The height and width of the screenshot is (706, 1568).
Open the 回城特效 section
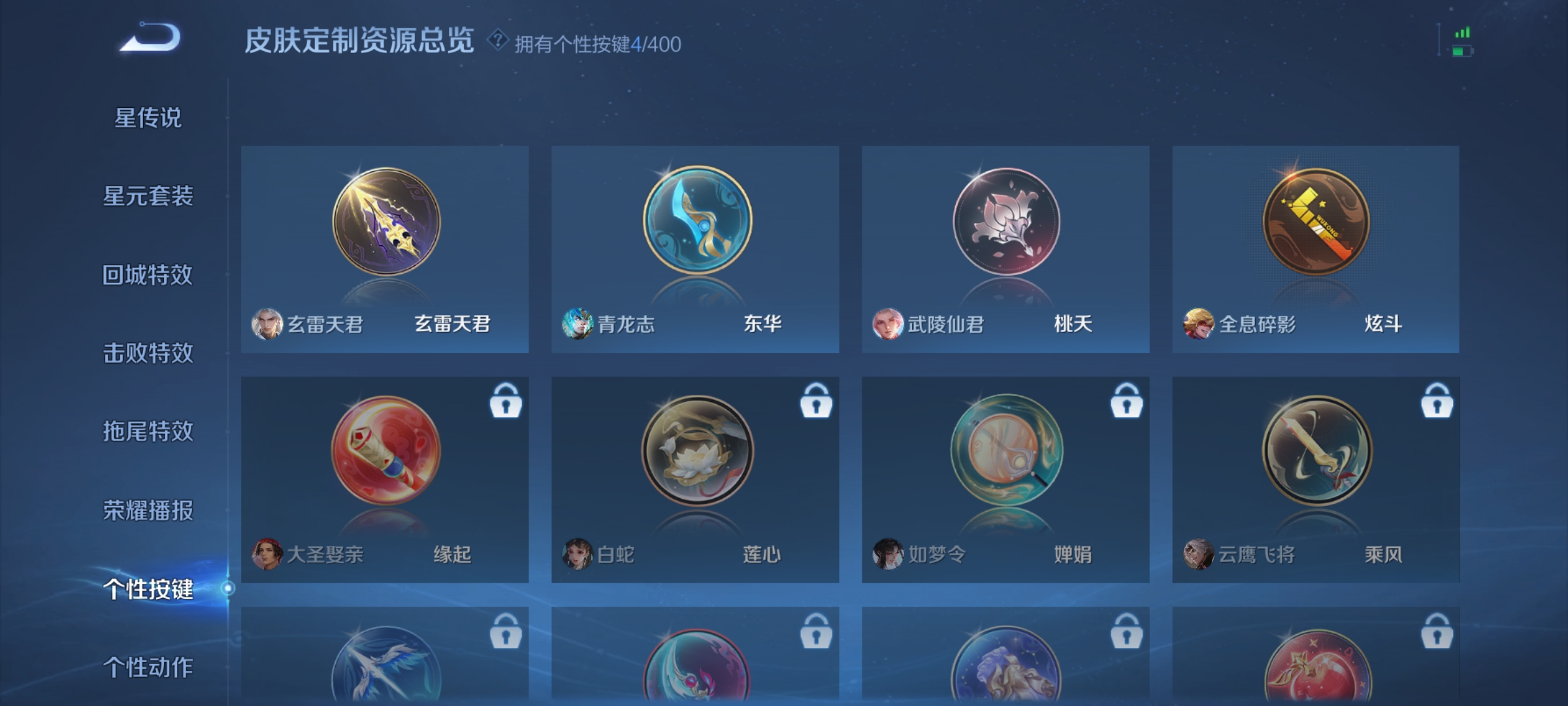click(x=147, y=275)
